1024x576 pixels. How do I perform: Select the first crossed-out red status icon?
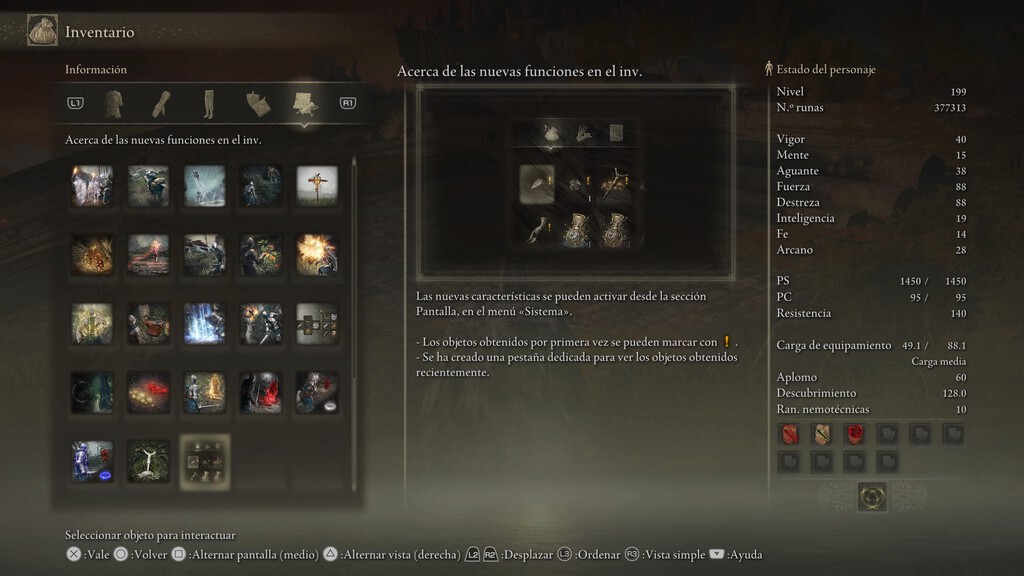pyautogui.click(x=790, y=434)
